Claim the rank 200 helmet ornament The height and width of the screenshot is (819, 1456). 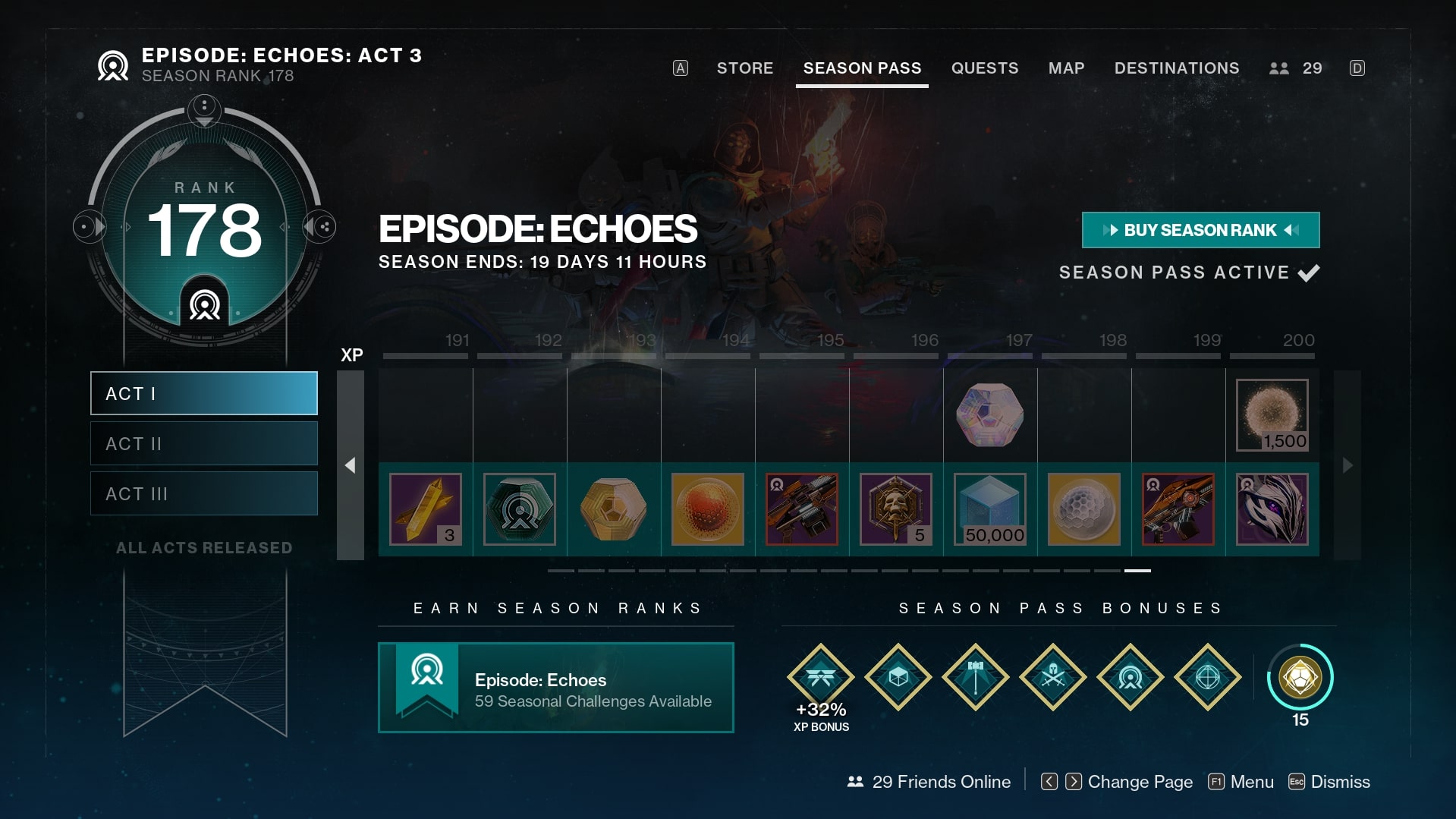click(1272, 509)
